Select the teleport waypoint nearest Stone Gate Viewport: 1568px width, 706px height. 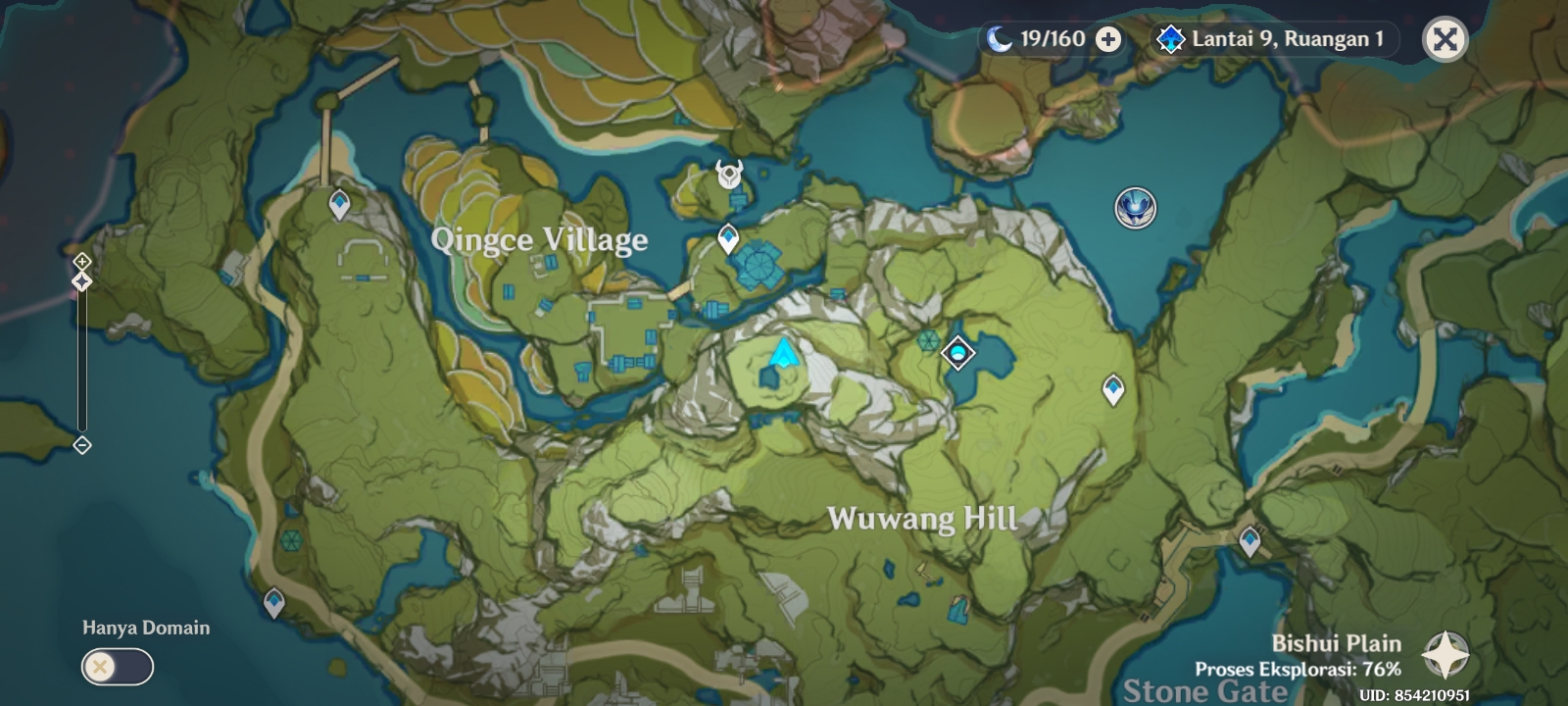[x=1249, y=539]
